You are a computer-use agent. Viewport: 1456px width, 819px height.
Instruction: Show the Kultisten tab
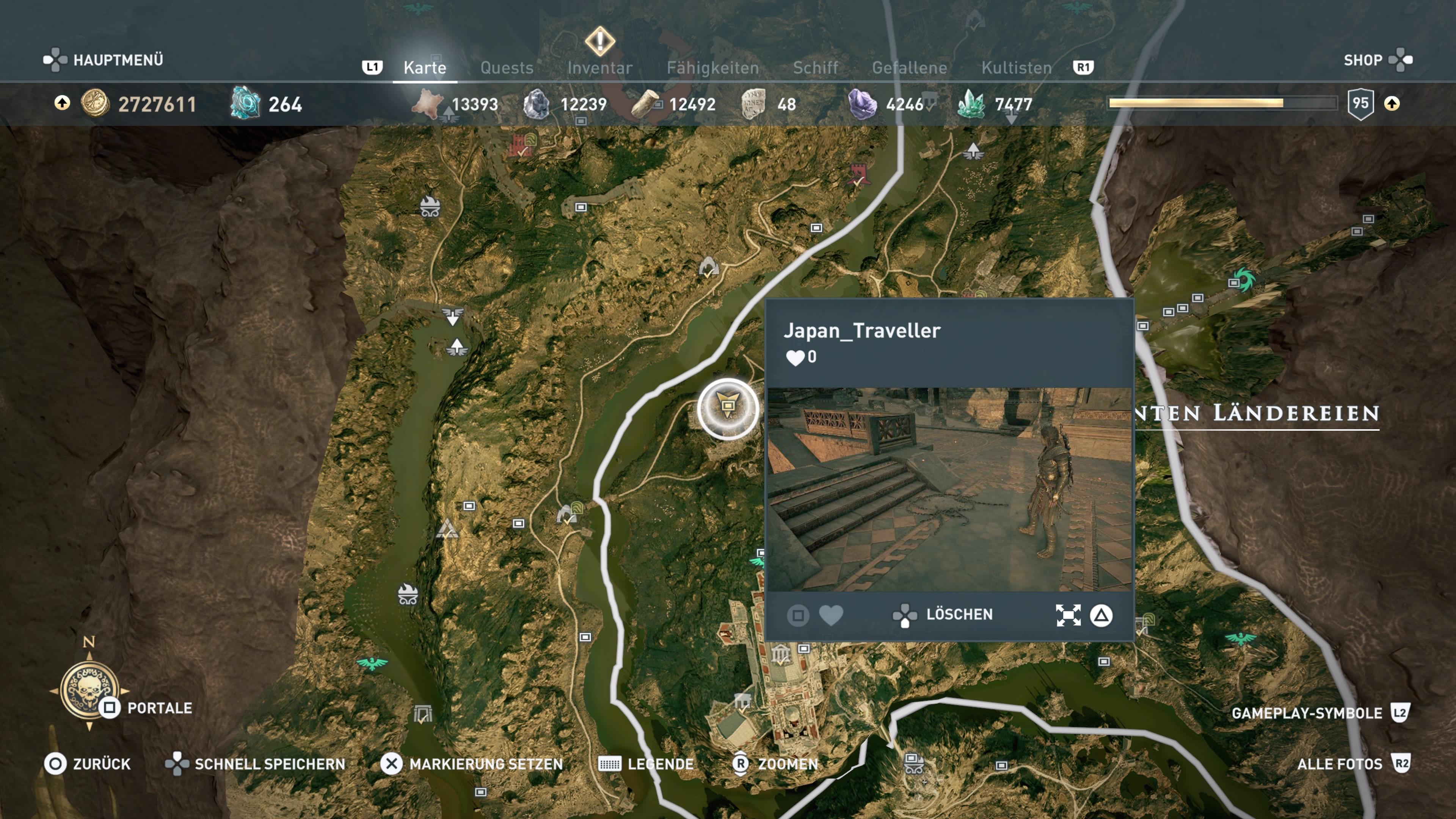pyautogui.click(x=1016, y=68)
